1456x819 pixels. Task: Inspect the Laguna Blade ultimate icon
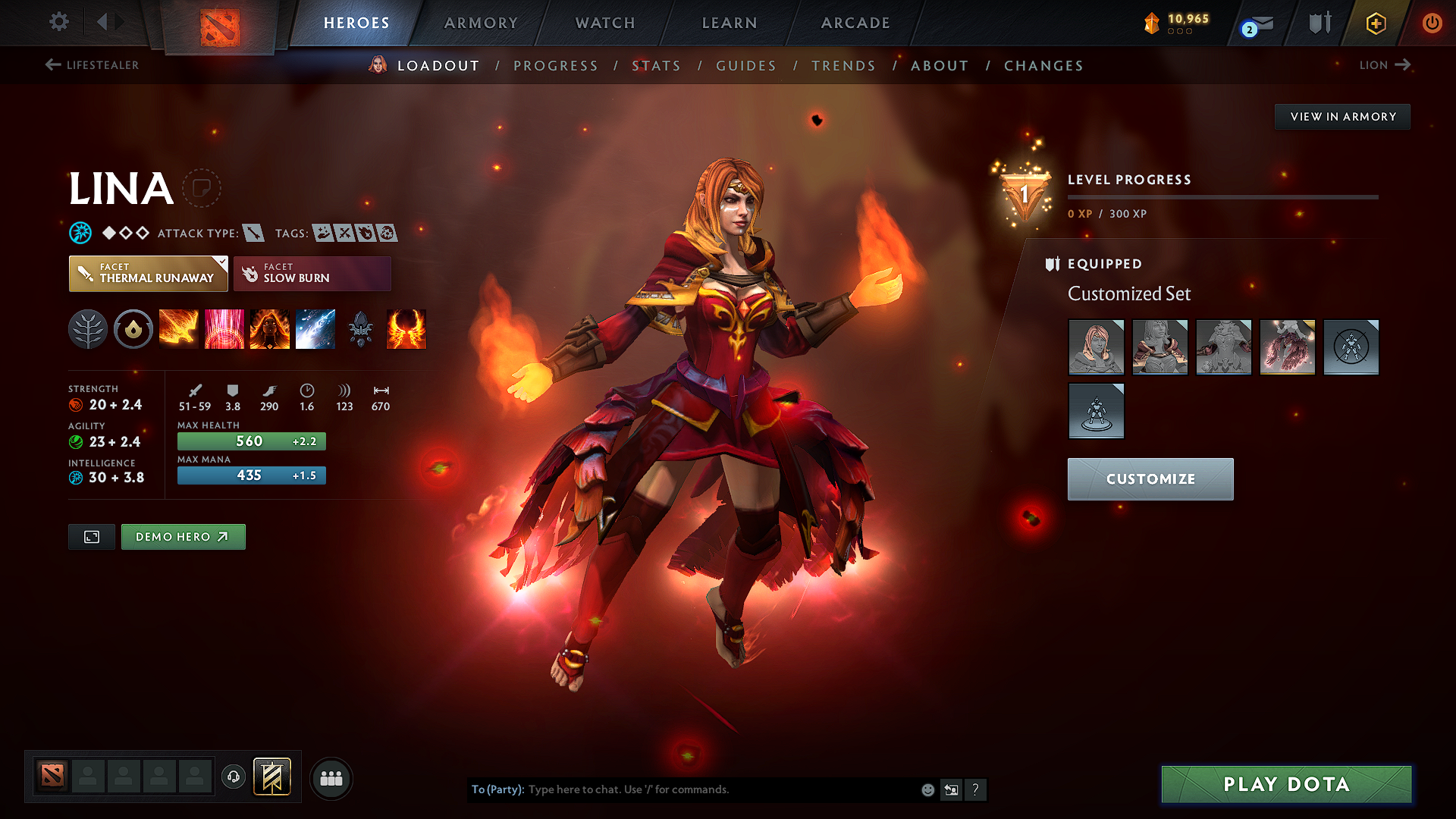315,329
